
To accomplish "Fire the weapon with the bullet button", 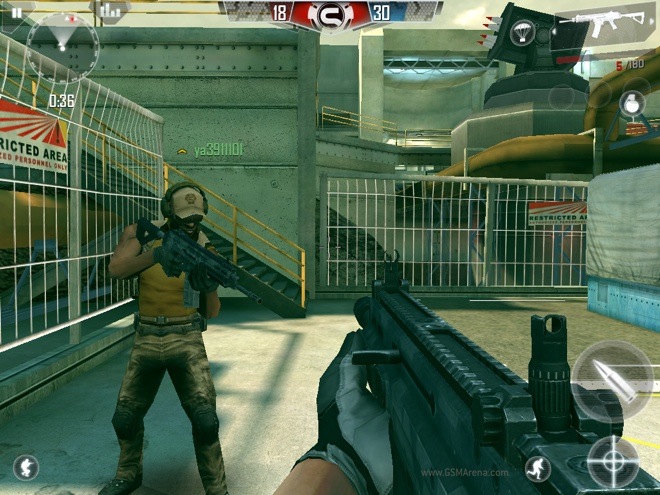I will tap(612, 379).
